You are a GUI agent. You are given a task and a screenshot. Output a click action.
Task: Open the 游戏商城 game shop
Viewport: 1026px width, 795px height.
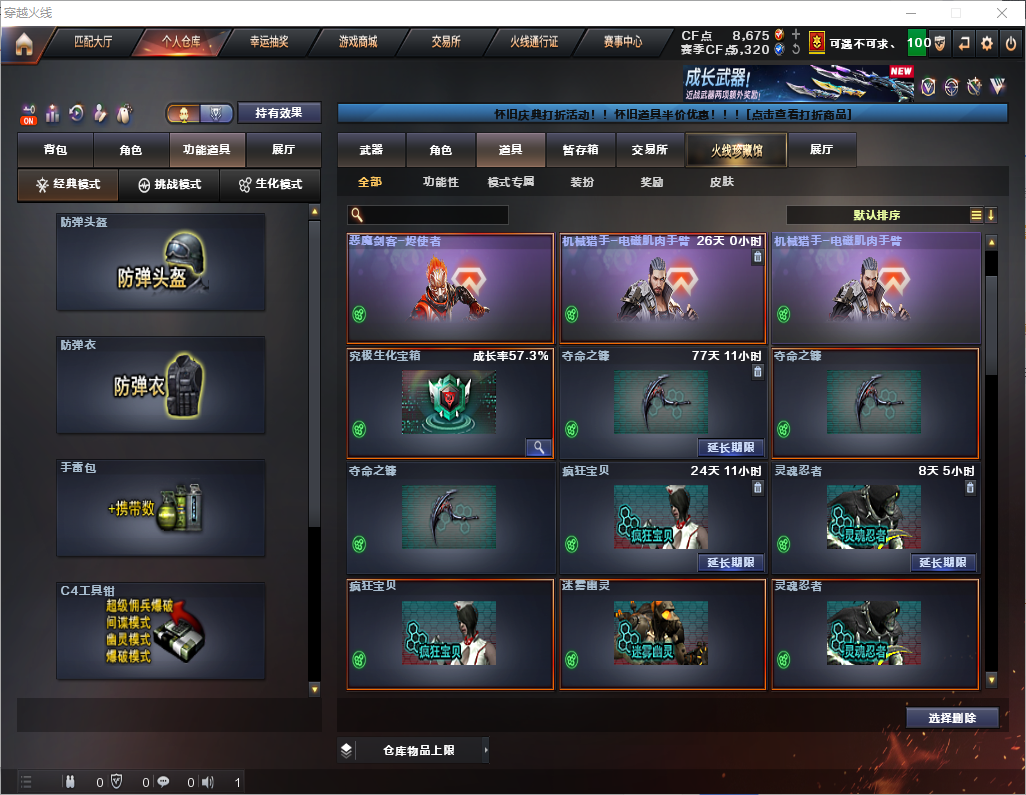point(358,43)
